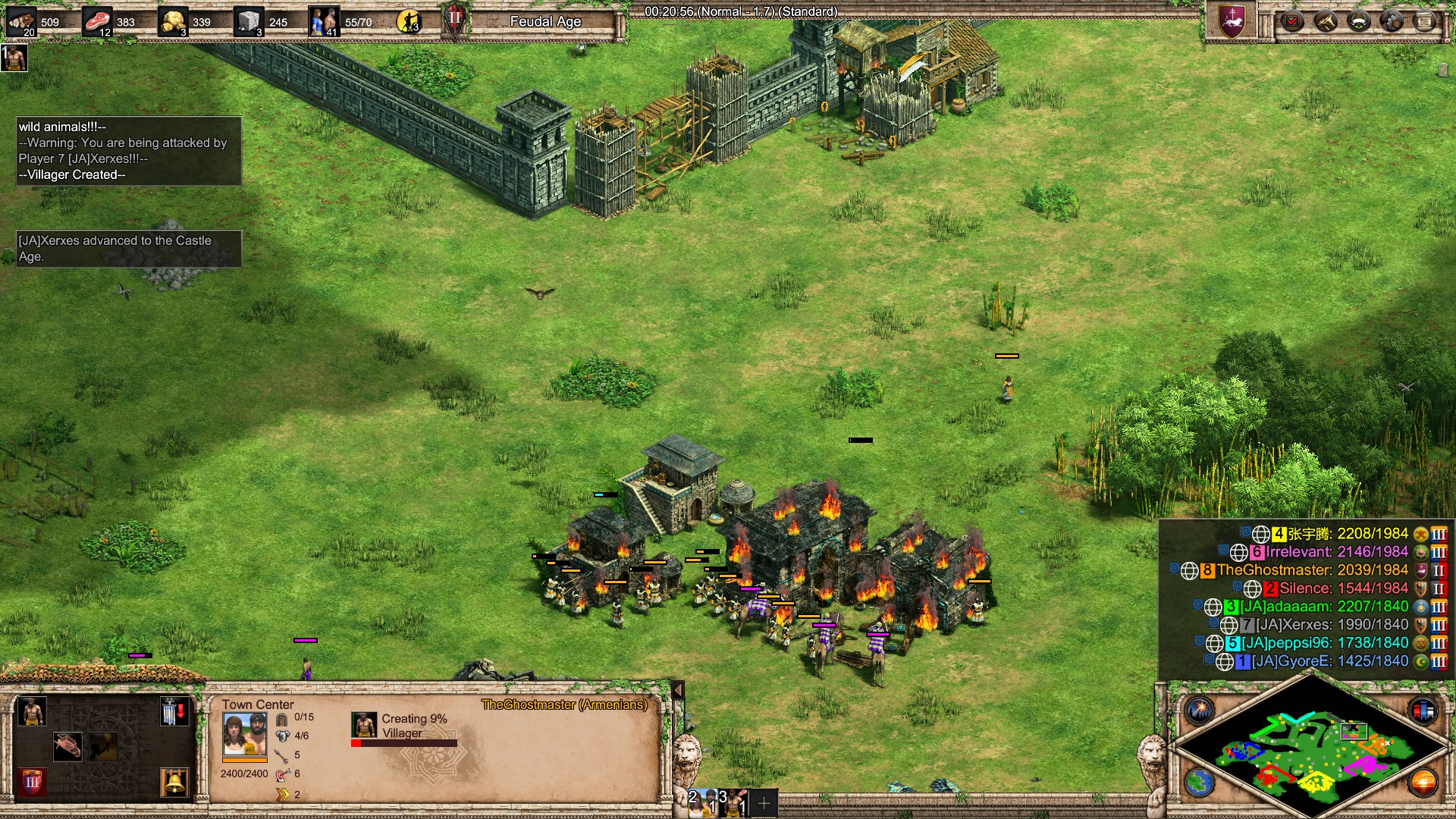Image resolution: width=1456 pixels, height=819 pixels.
Task: Activate the minimap signal flare button
Action: pyautogui.click(x=1200, y=711)
